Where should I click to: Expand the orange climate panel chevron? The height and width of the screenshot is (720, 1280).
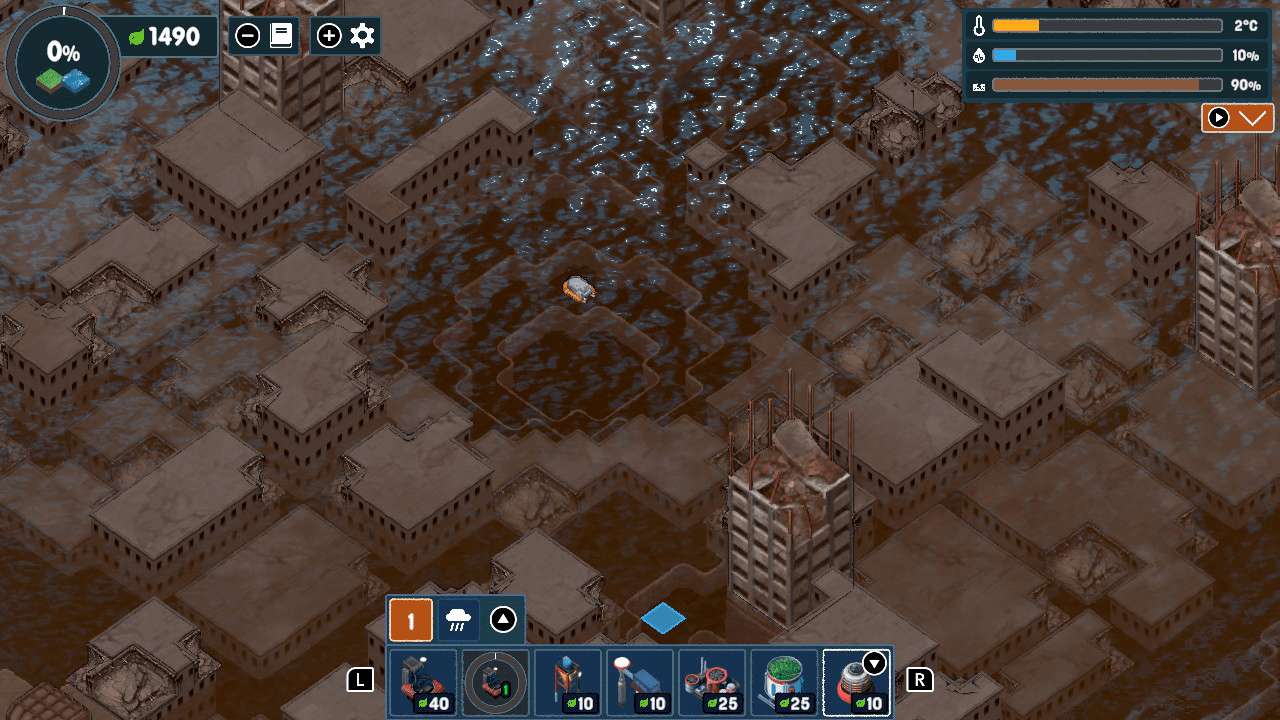(1251, 118)
